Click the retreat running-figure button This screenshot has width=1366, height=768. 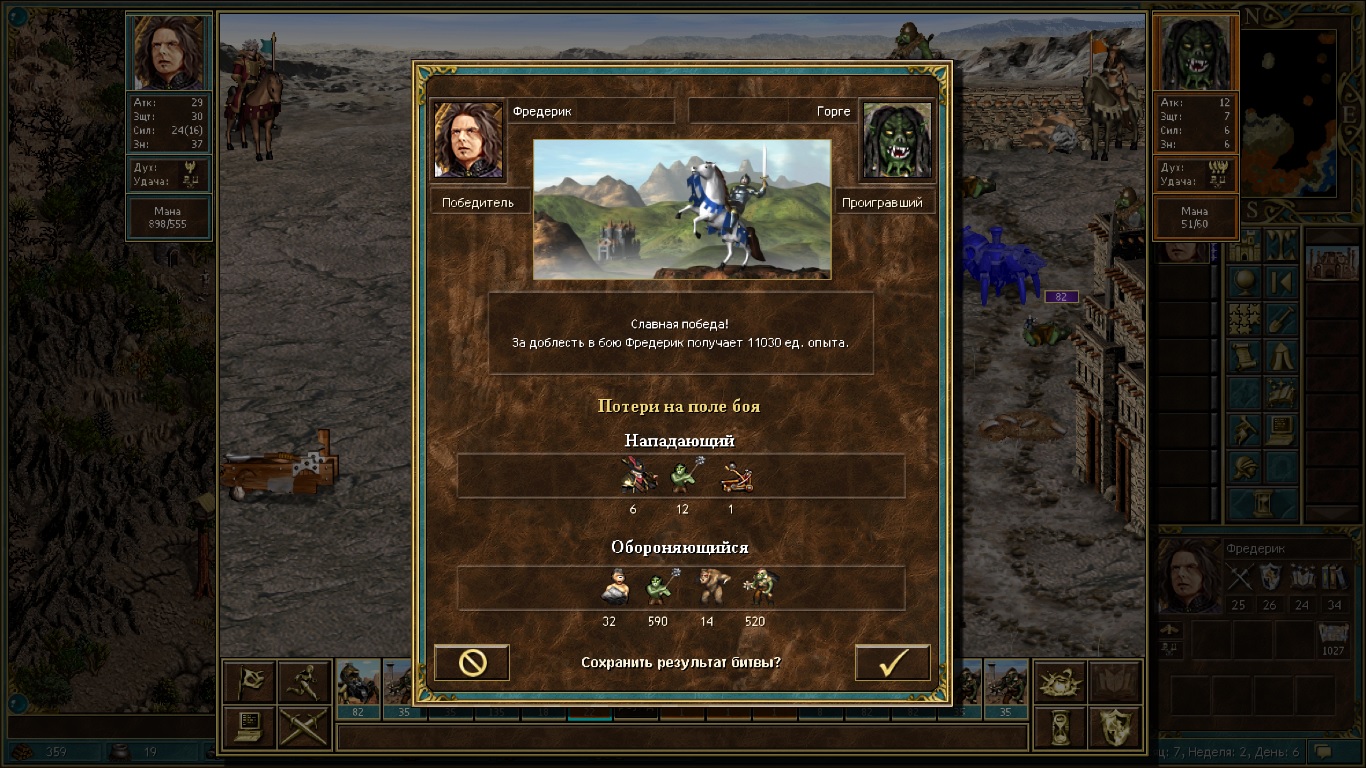click(x=303, y=682)
